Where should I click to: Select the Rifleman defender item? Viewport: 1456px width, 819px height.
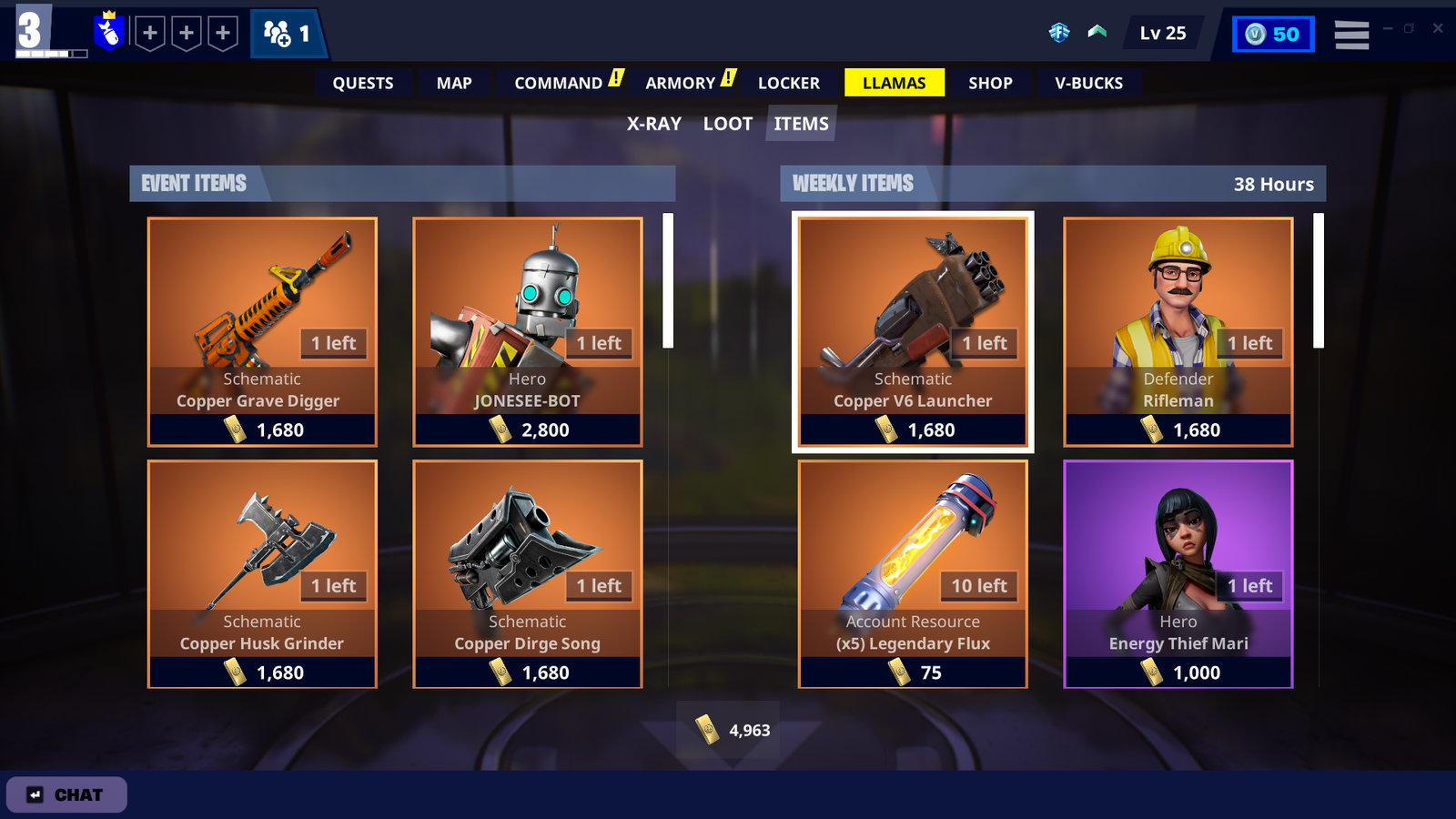[1178, 331]
